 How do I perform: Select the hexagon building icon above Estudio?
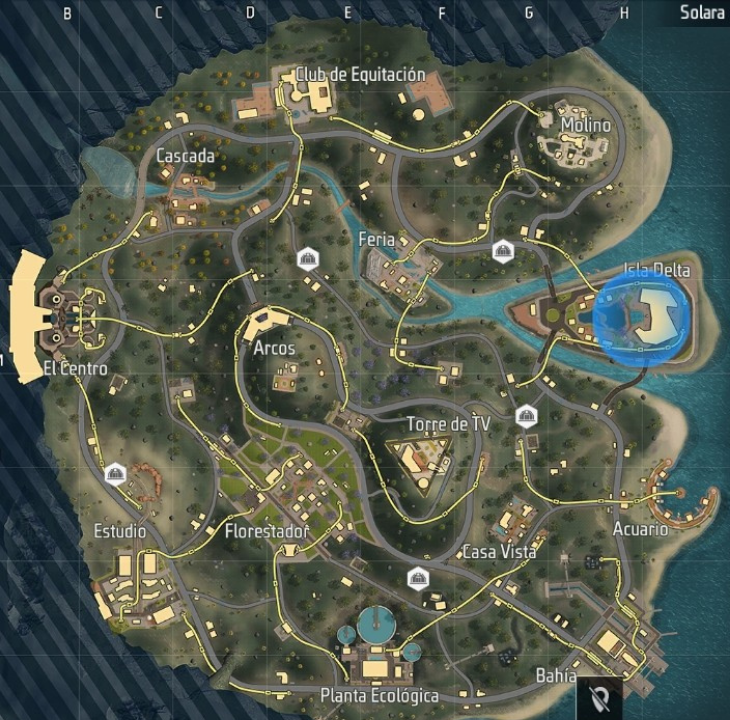point(115,473)
